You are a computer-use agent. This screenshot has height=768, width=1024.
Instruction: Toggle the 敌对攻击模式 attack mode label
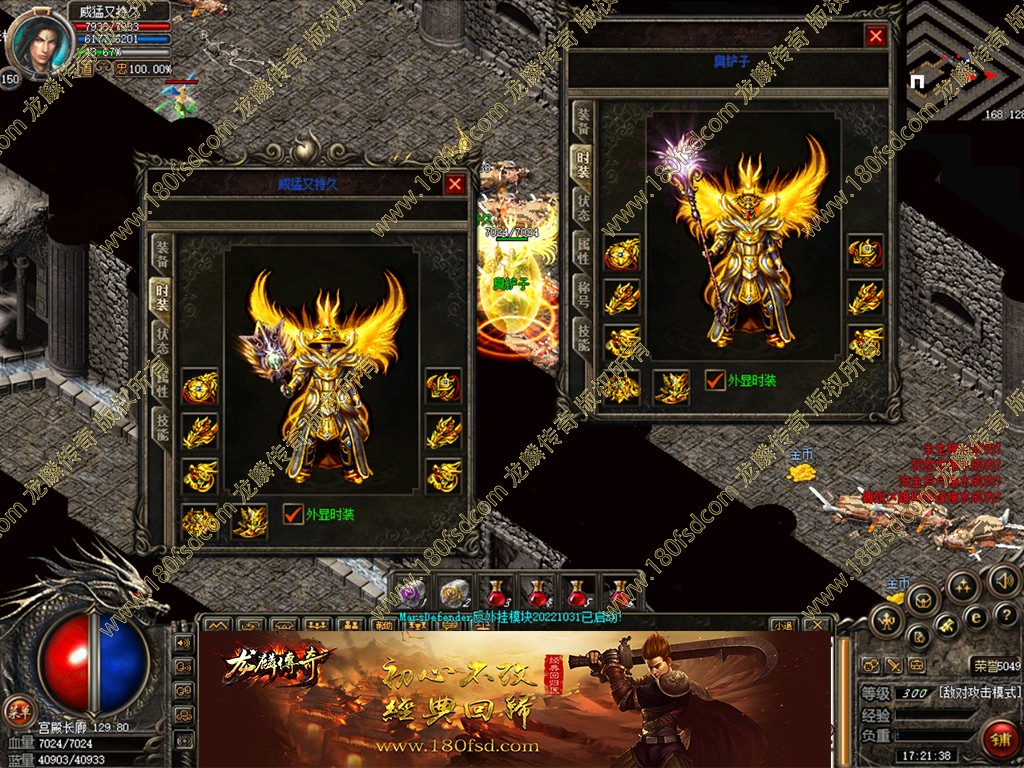pos(979,692)
